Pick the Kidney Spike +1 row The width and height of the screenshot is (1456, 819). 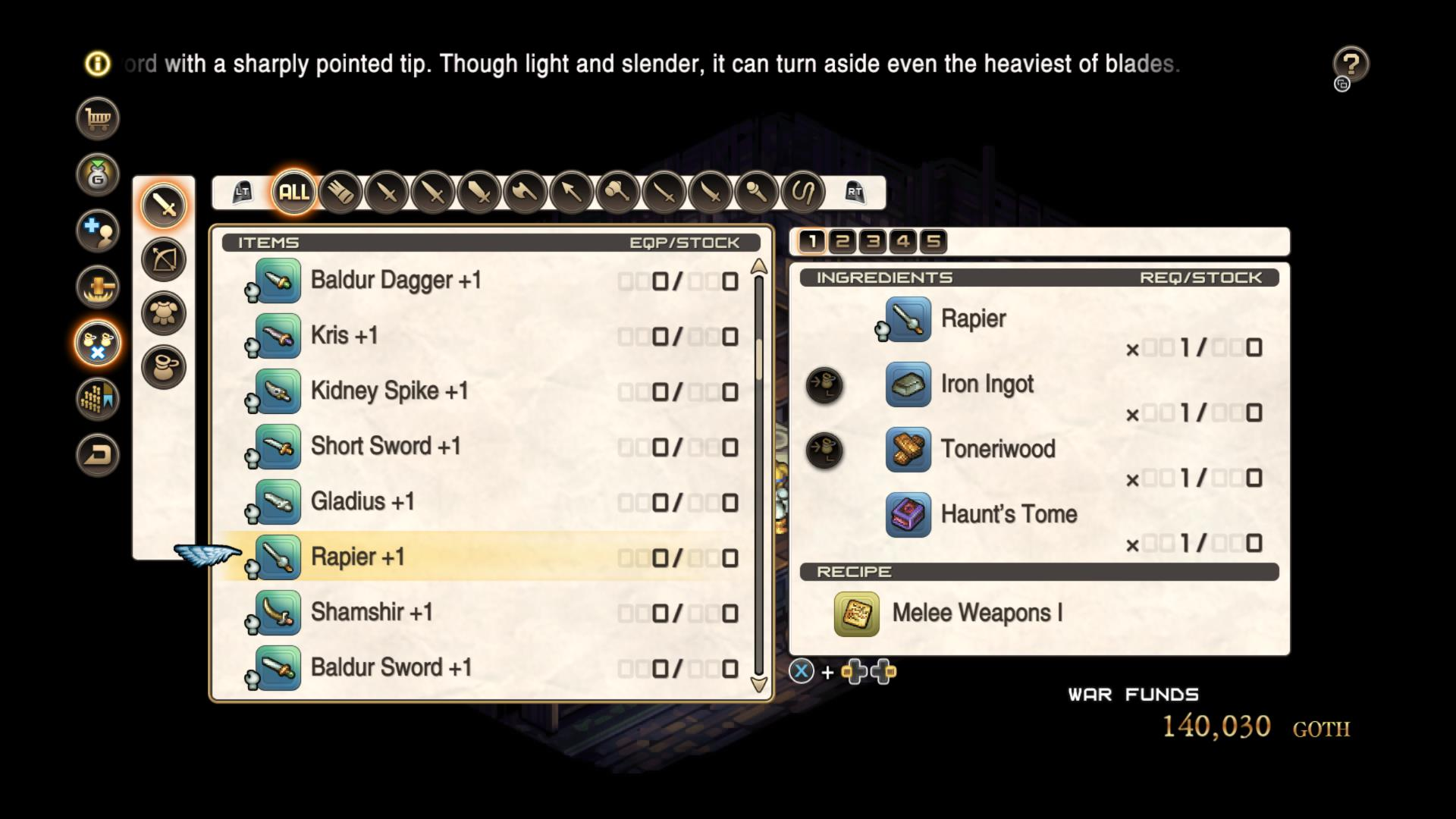click(389, 391)
